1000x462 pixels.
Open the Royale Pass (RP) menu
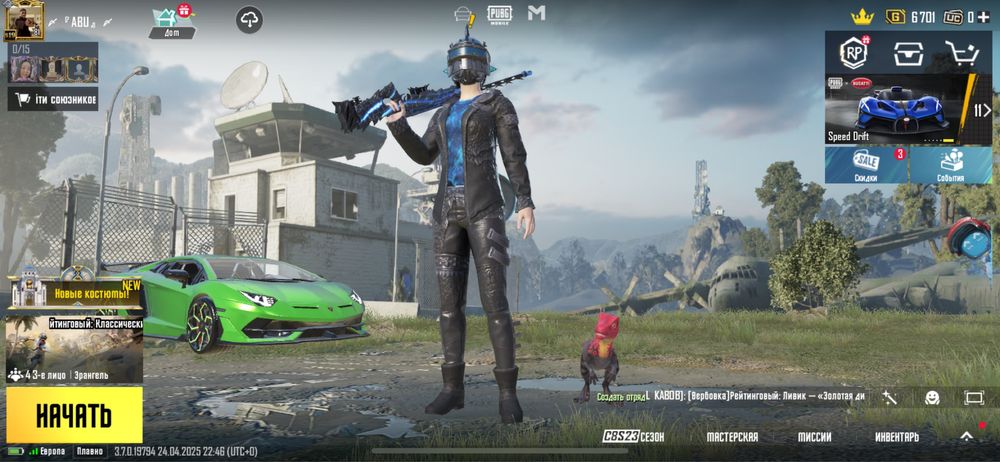tap(853, 52)
